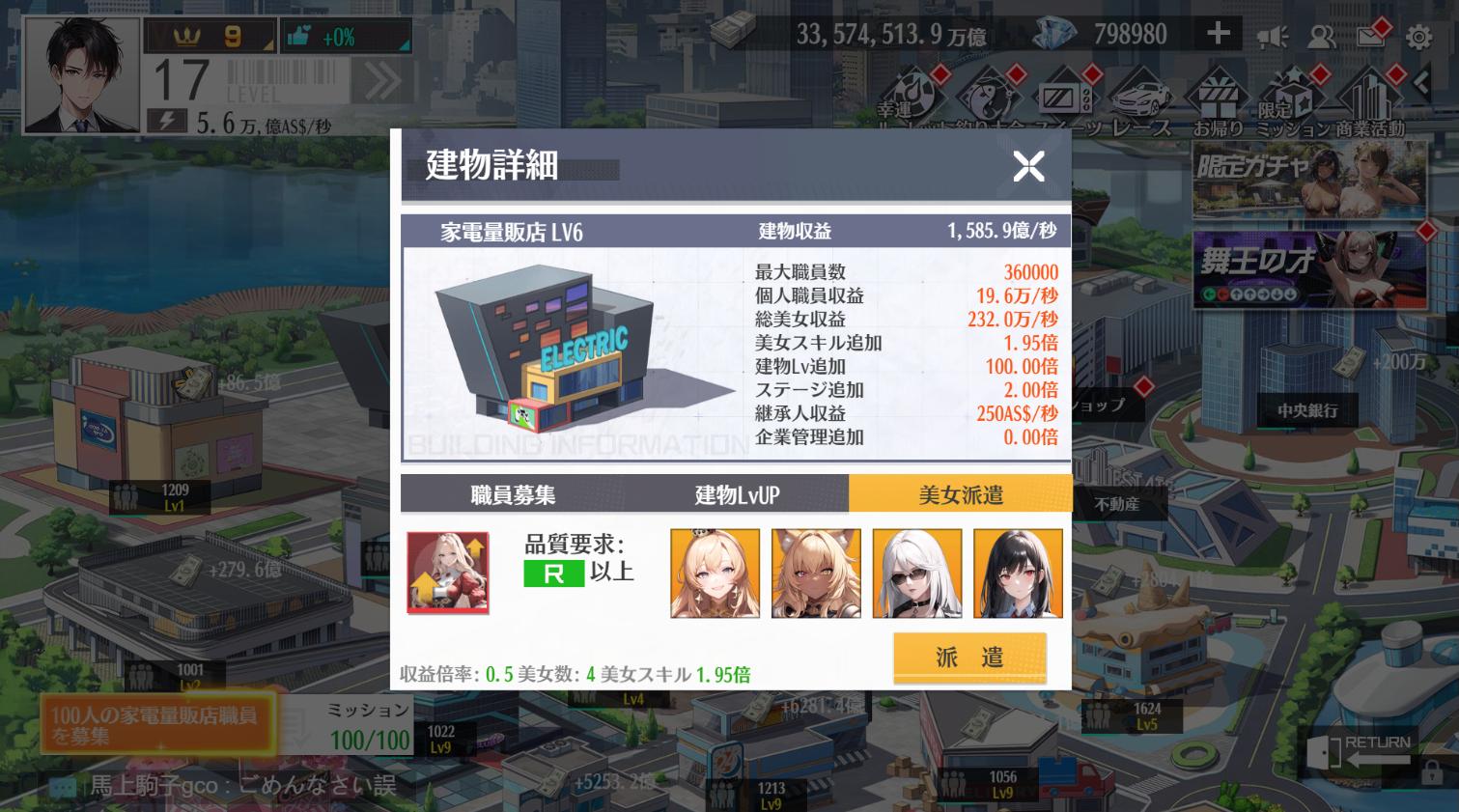Switch to the 建物LvUP tab

point(739,493)
